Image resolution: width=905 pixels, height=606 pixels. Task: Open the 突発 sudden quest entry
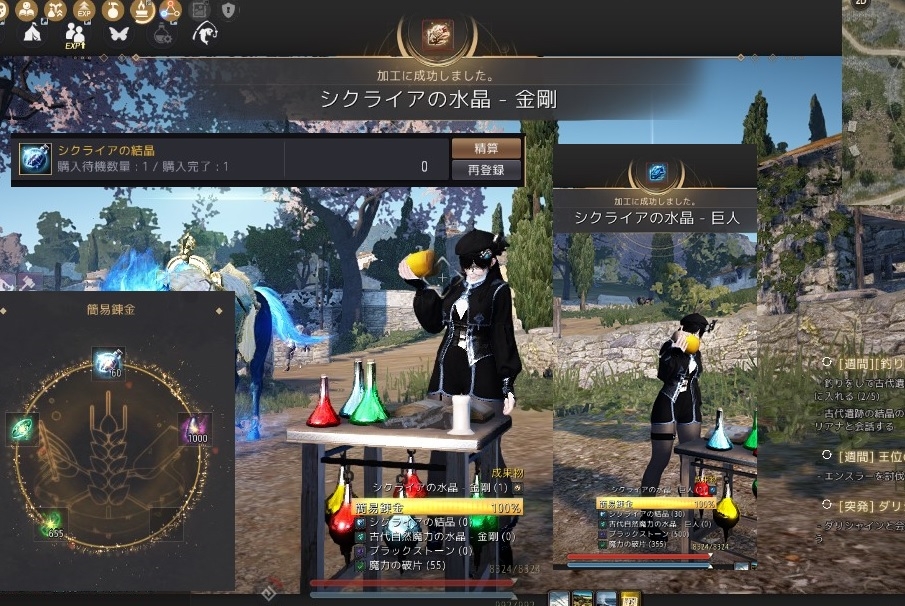(862, 505)
